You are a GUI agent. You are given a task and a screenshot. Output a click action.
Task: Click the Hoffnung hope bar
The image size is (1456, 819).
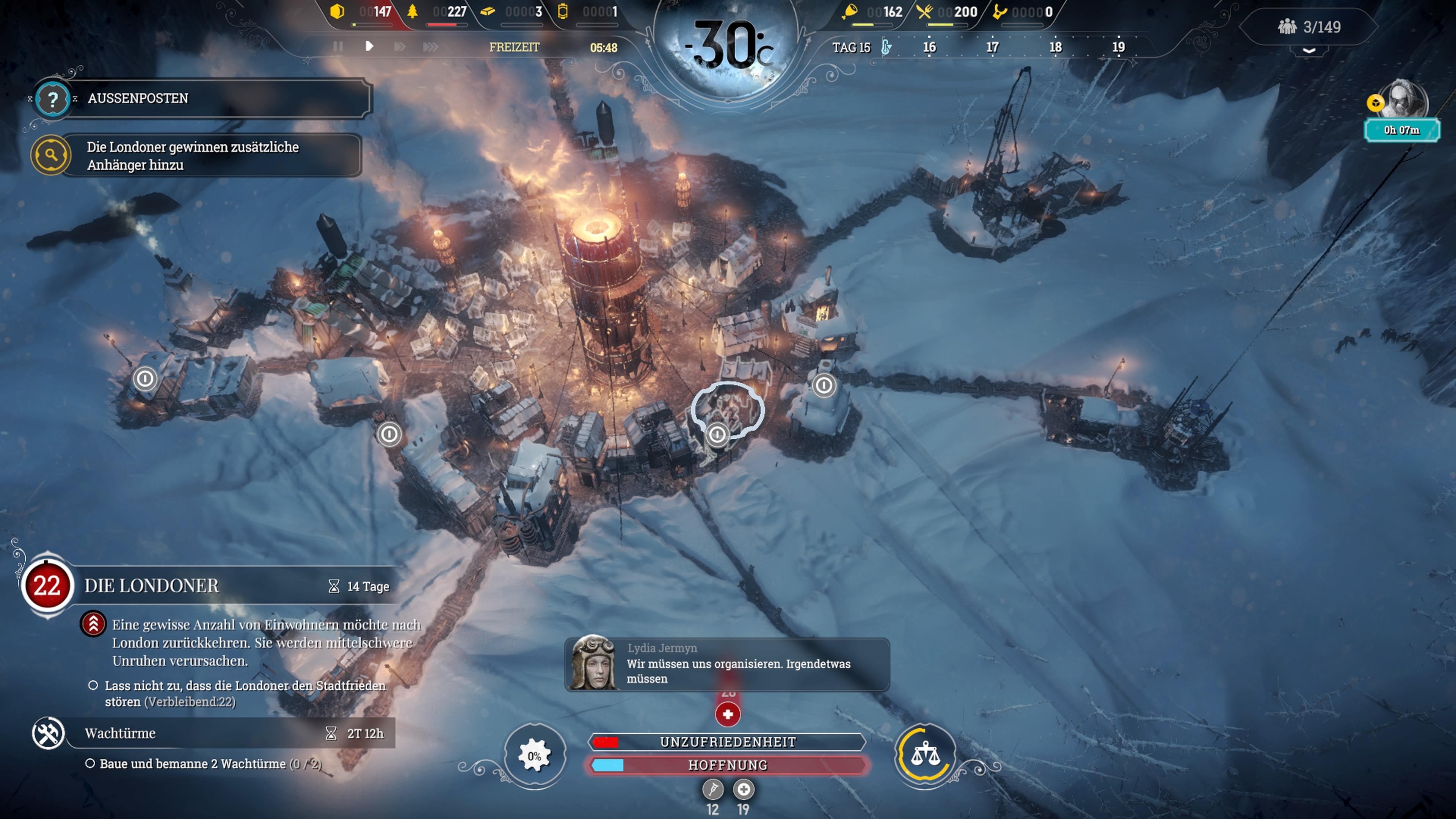point(728,765)
